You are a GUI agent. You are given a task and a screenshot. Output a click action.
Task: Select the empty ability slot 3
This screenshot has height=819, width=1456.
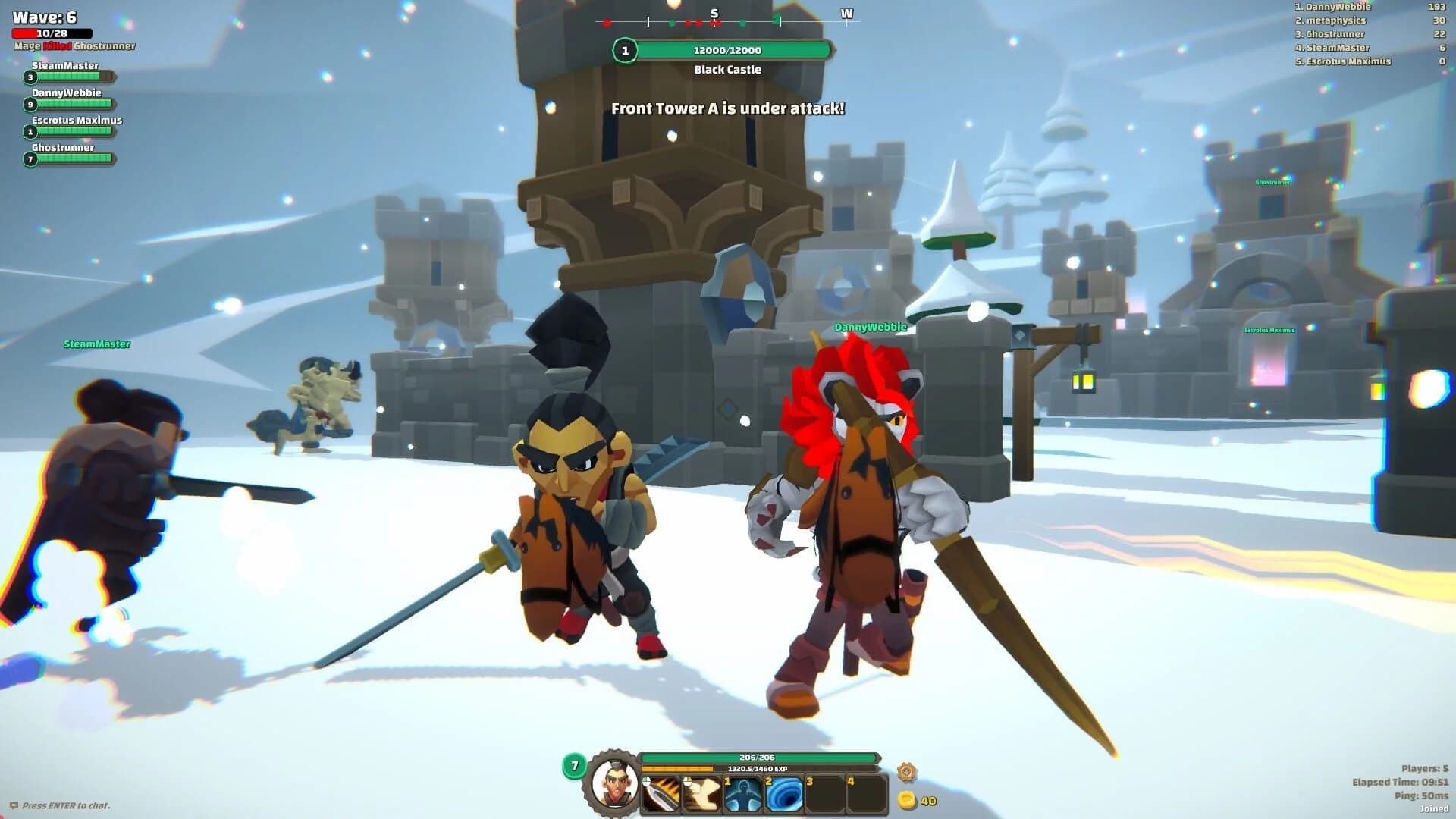pos(825,792)
